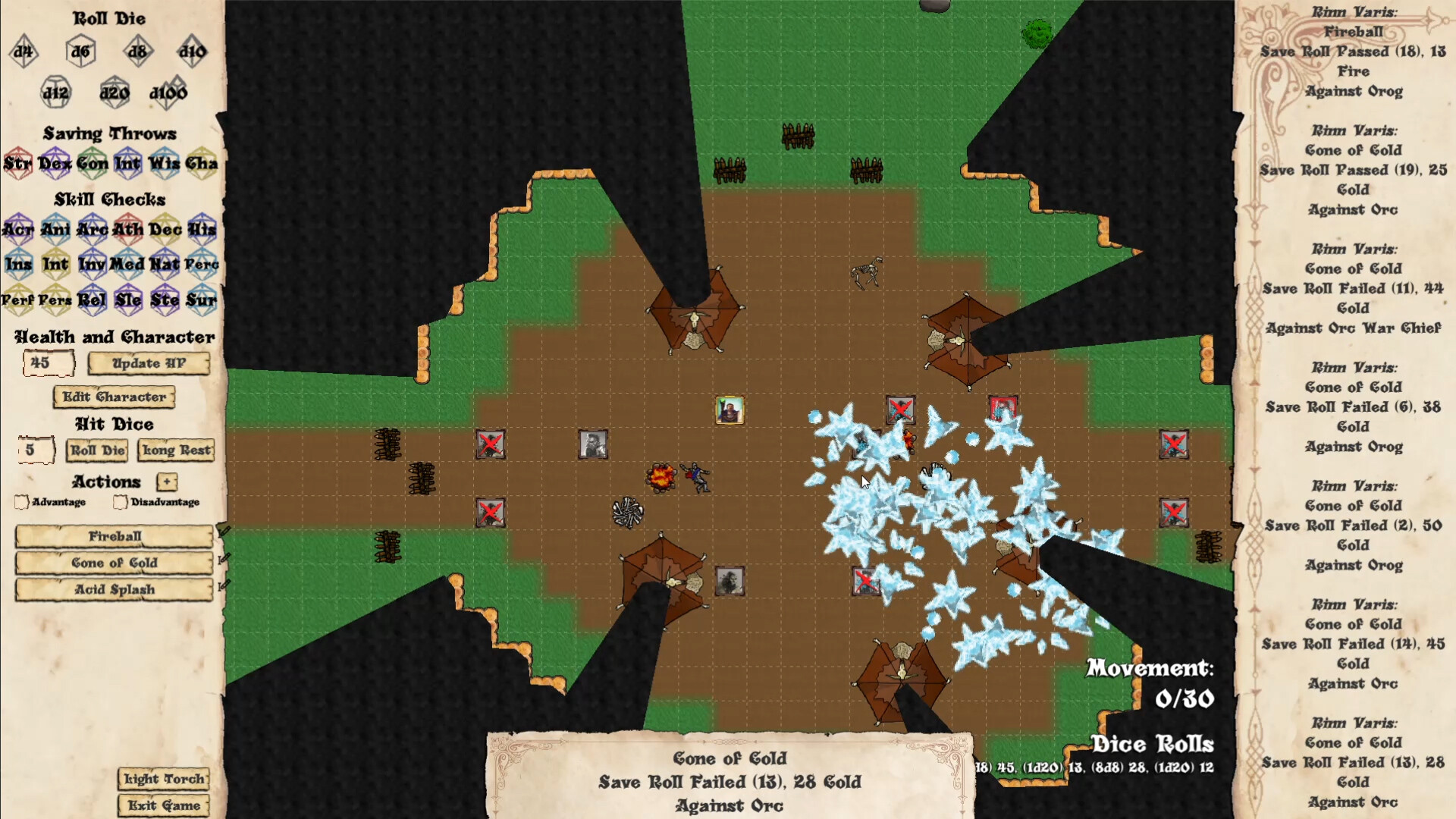Image resolution: width=1456 pixels, height=819 pixels.
Task: Roll an Acr skill check
Action: (x=20, y=229)
